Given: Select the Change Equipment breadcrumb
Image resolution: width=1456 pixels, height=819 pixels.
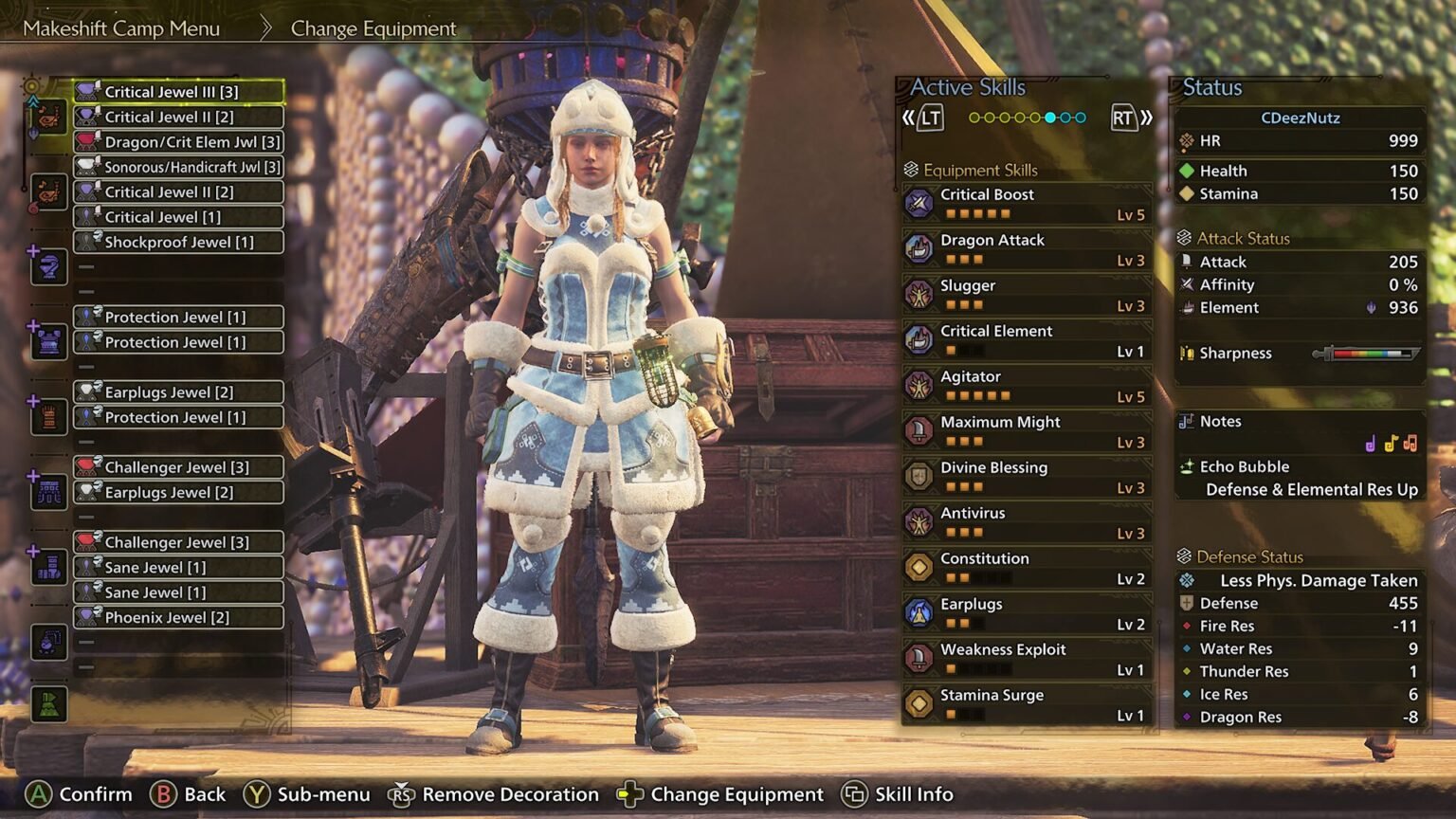Looking at the screenshot, I should coord(373,28).
